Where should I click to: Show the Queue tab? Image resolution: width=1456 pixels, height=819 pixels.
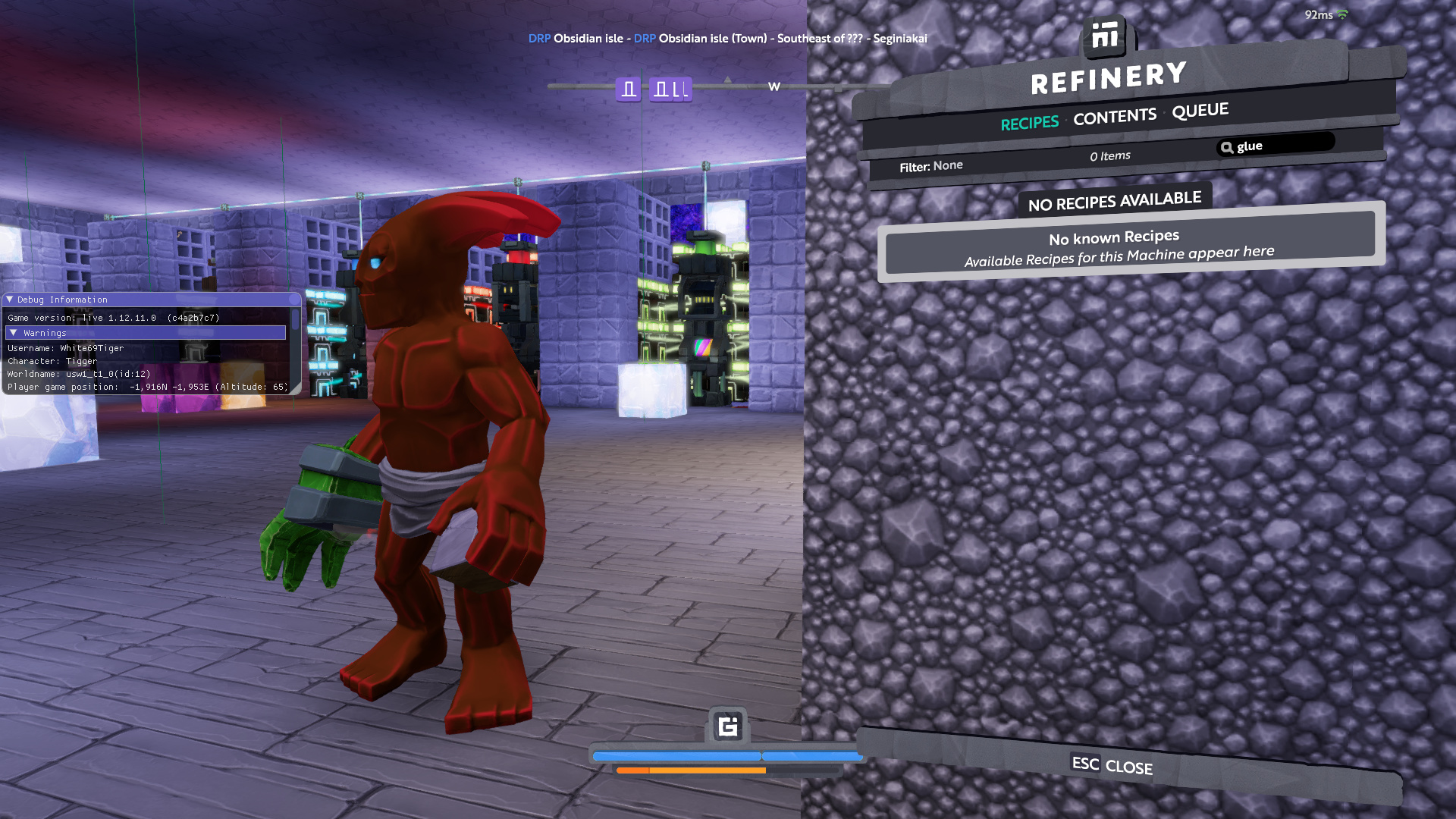pos(1200,111)
